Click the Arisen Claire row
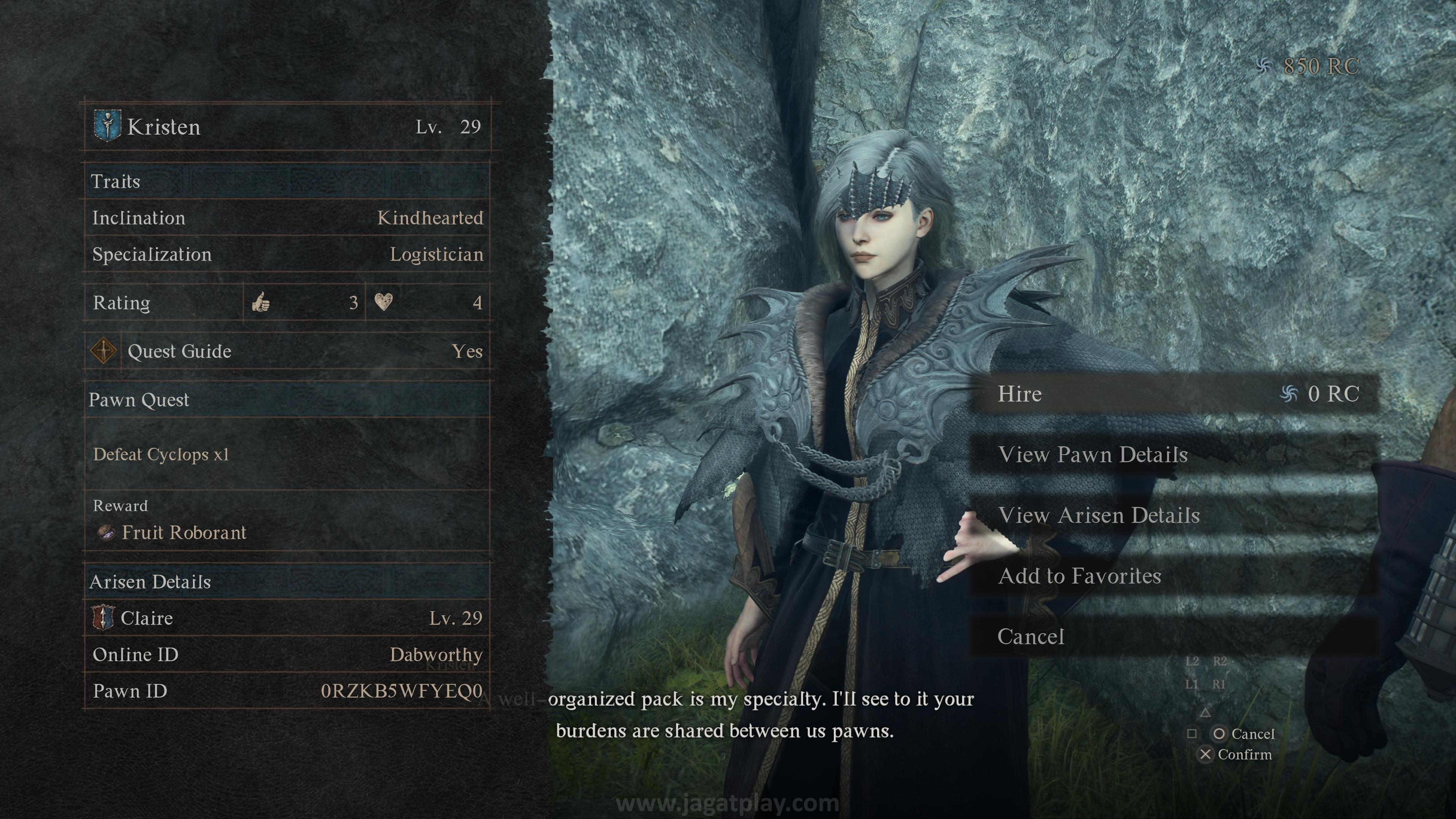 click(287, 618)
